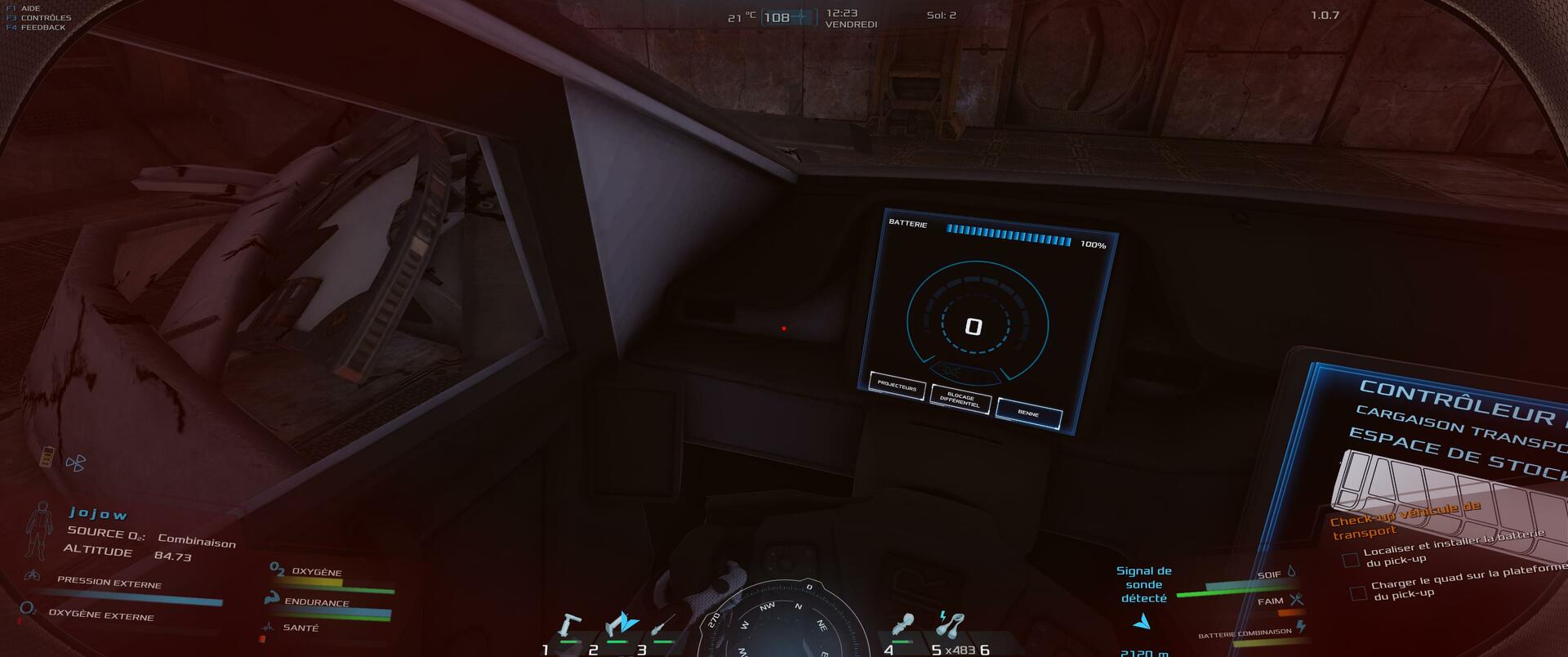Viewport: 1568px width, 657px height.
Task: Open the Aide help entry
Action: point(30,8)
